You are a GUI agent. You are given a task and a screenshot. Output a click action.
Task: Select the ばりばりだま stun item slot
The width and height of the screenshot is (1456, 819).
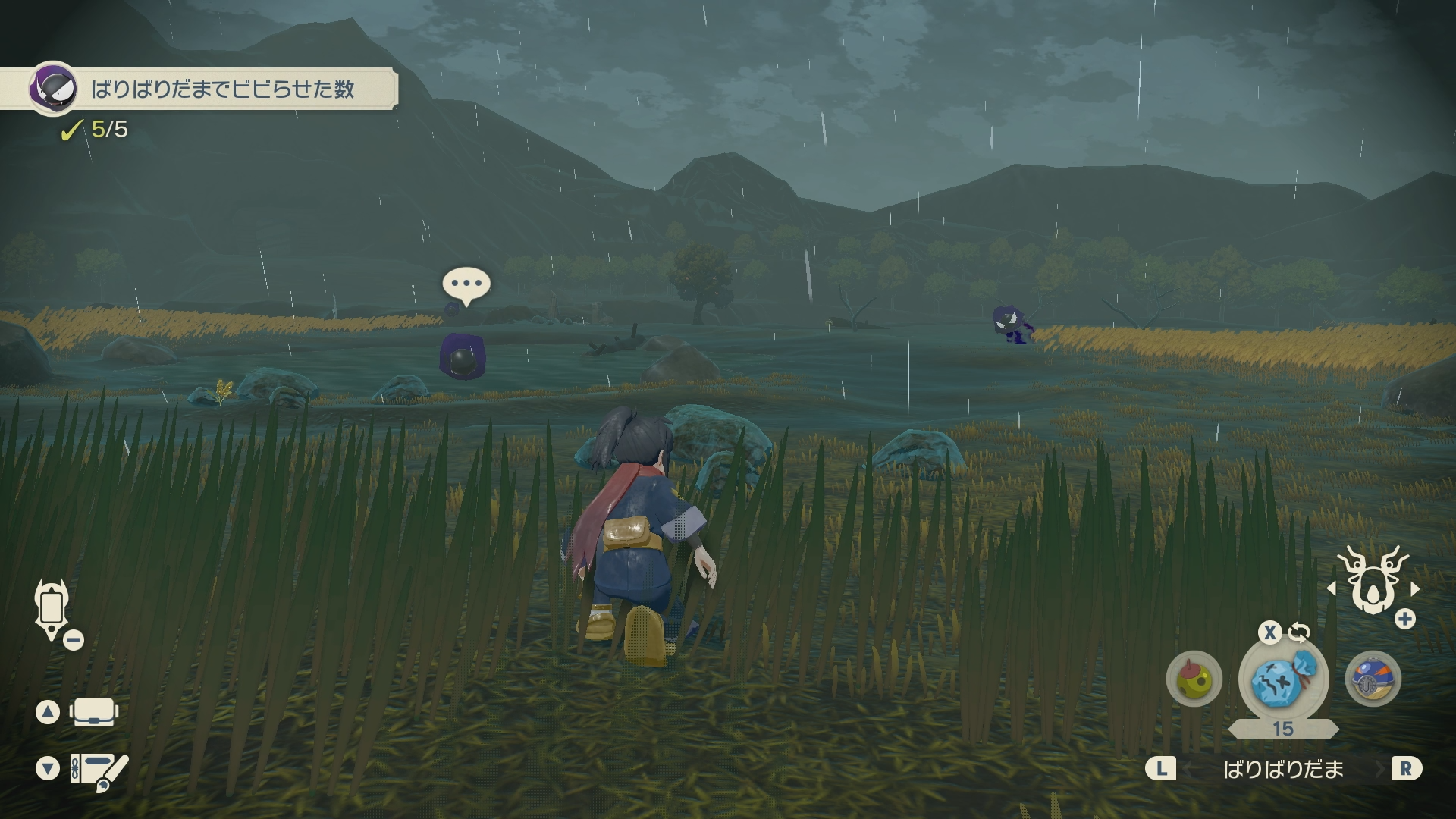pyautogui.click(x=1282, y=680)
